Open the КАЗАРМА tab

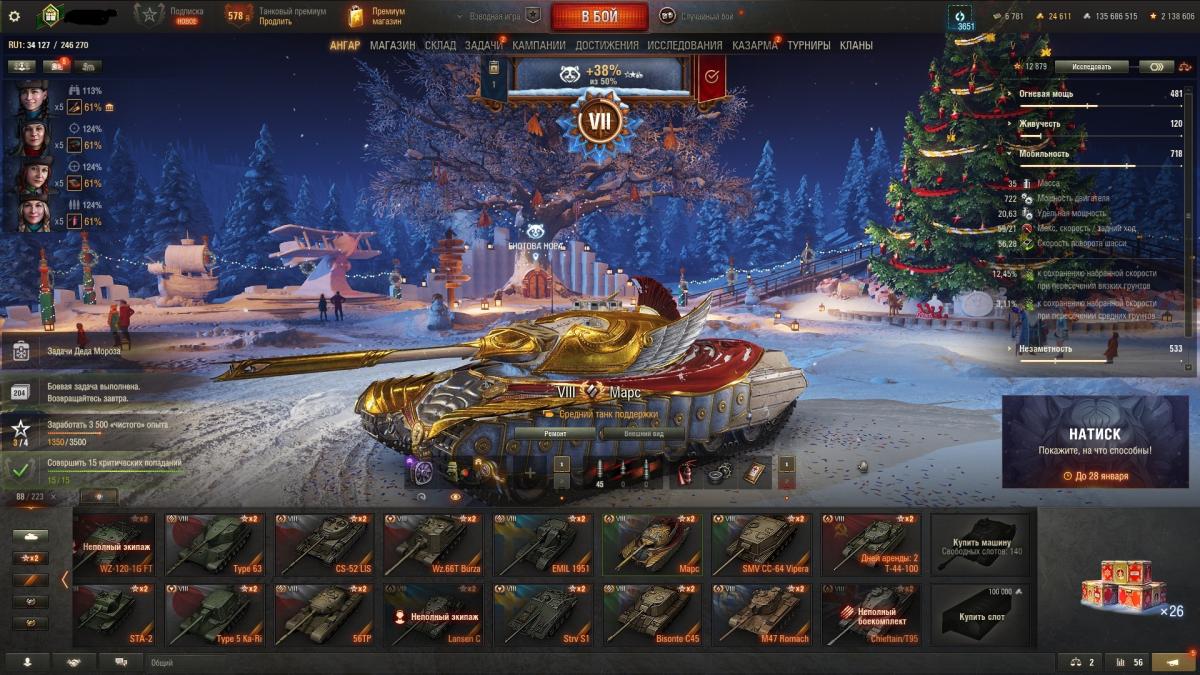[754, 45]
